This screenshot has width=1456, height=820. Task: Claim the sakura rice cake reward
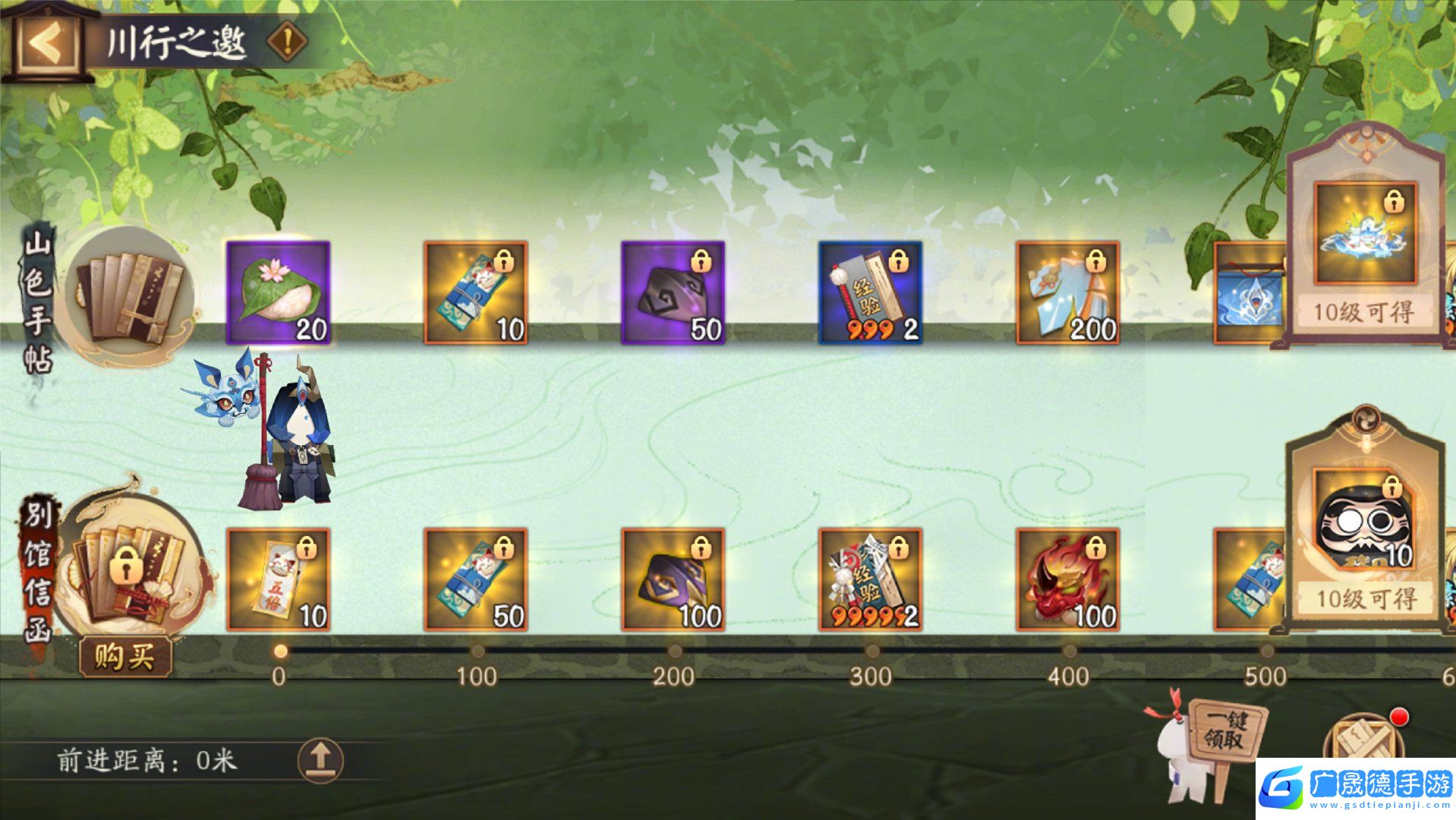(x=278, y=292)
